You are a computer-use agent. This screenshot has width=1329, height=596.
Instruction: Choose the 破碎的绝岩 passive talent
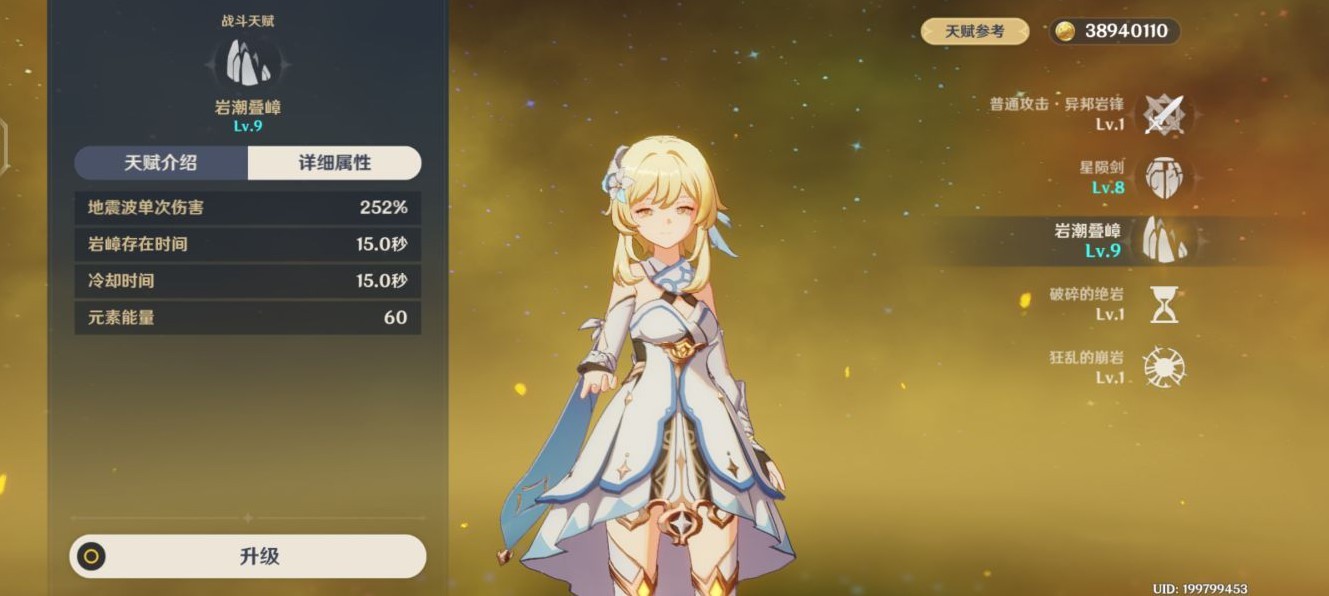1163,304
